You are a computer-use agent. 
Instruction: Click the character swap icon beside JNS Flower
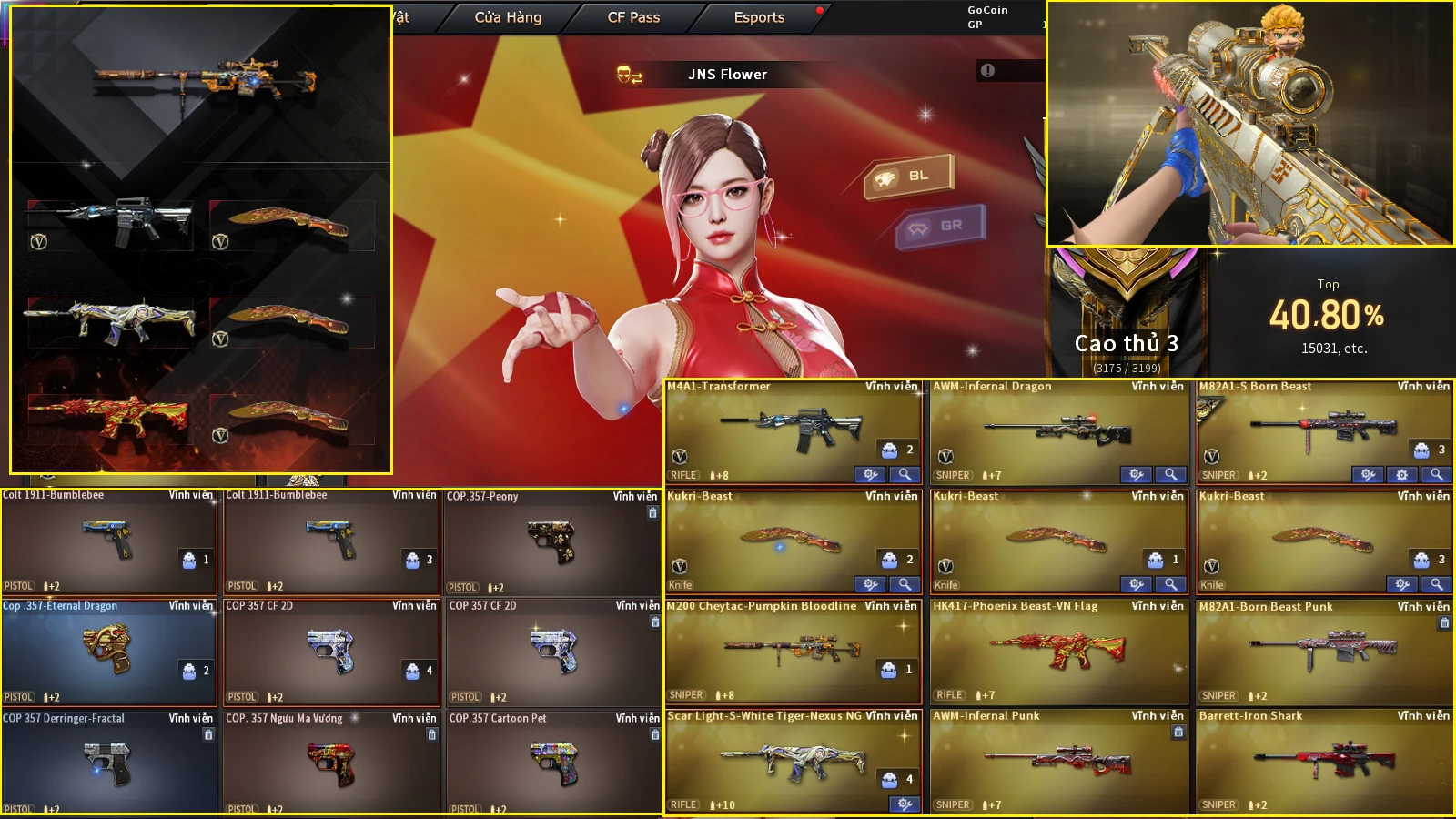click(x=629, y=75)
